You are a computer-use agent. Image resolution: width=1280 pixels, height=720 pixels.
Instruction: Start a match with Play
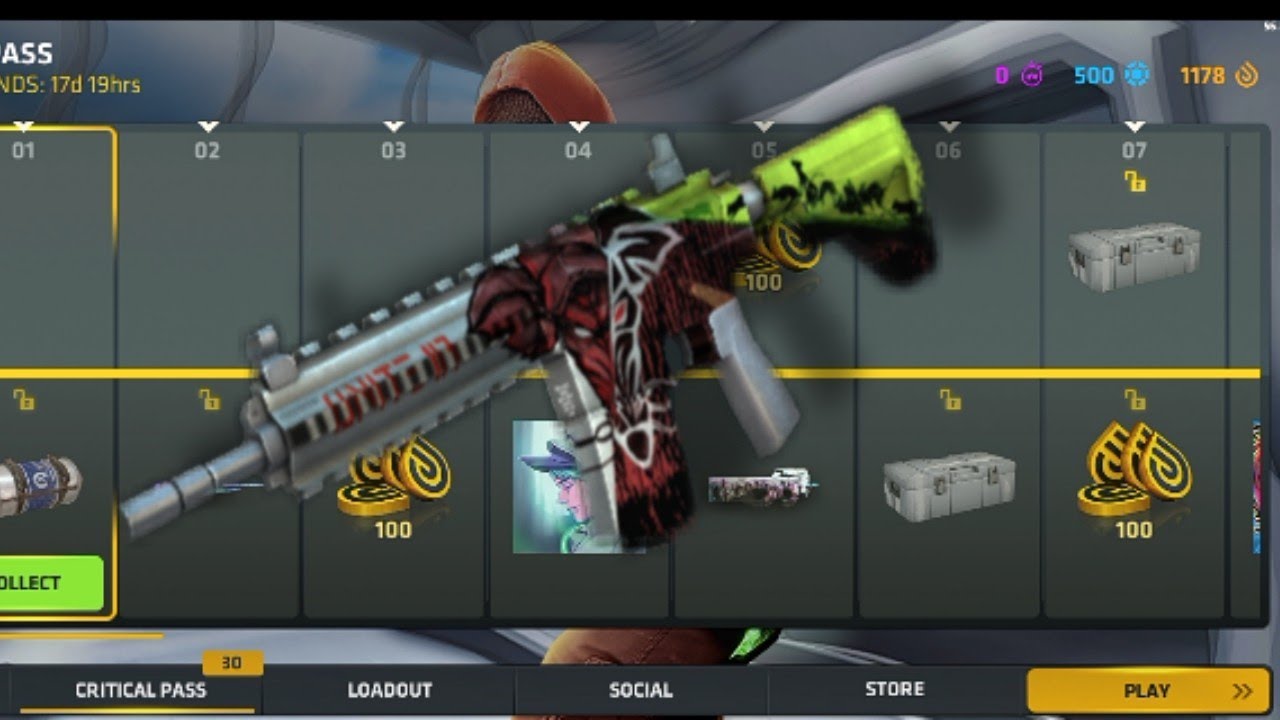[1148, 690]
